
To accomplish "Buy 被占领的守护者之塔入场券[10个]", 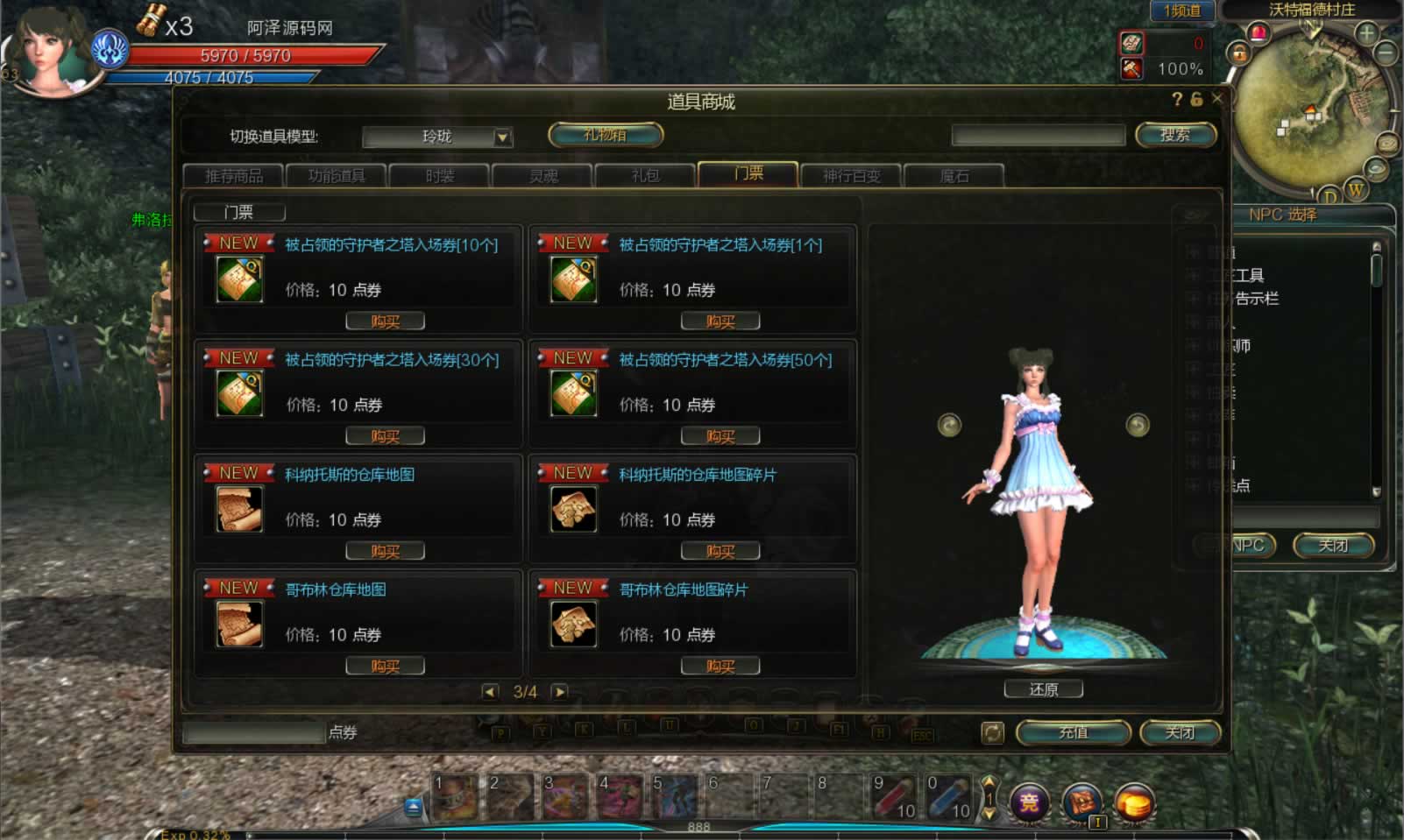I will pyautogui.click(x=385, y=321).
